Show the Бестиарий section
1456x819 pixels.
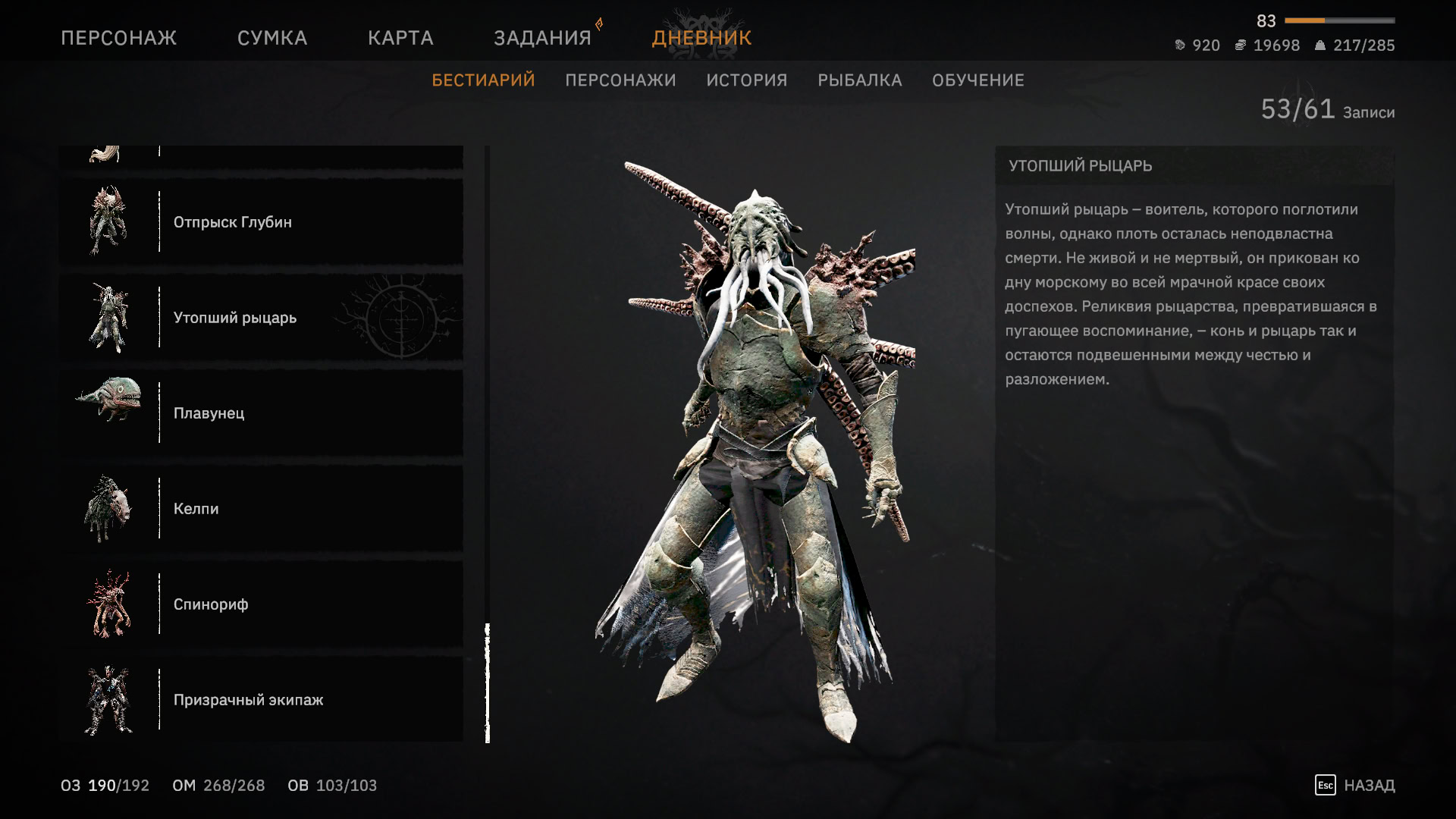(x=483, y=80)
